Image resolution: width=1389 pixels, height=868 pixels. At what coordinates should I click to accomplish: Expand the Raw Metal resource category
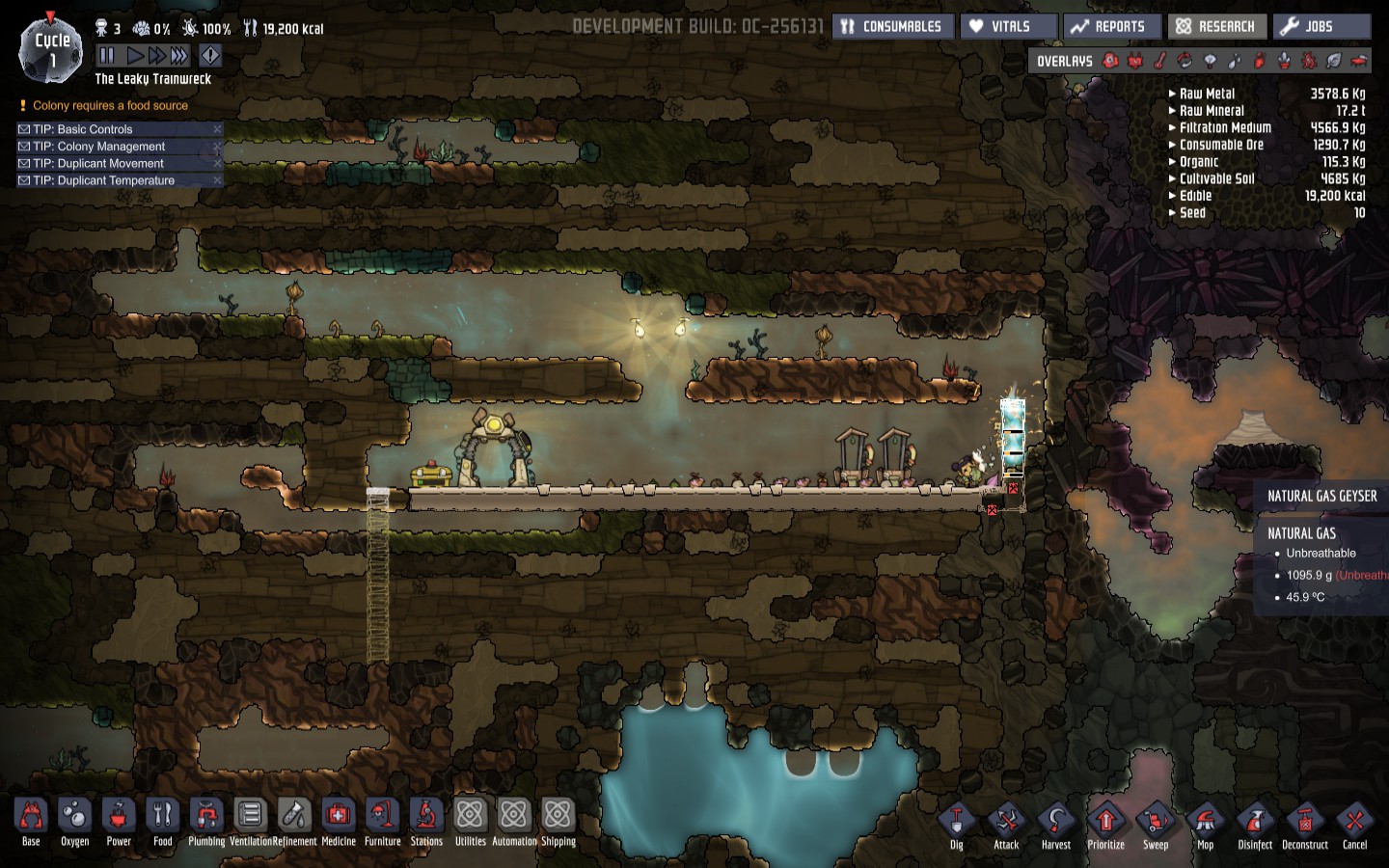click(1207, 94)
